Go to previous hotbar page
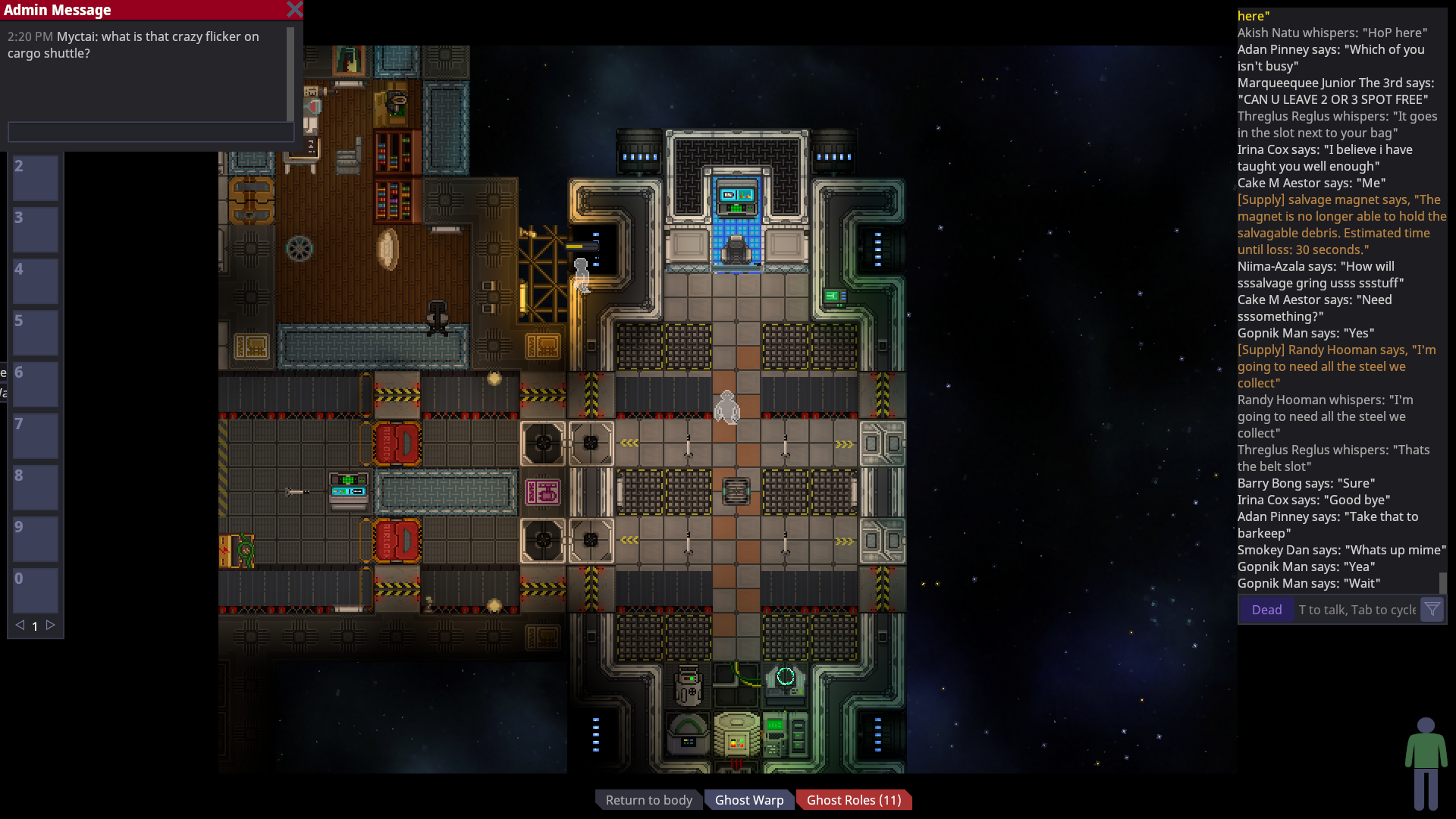The image size is (1456, 819). [20, 626]
